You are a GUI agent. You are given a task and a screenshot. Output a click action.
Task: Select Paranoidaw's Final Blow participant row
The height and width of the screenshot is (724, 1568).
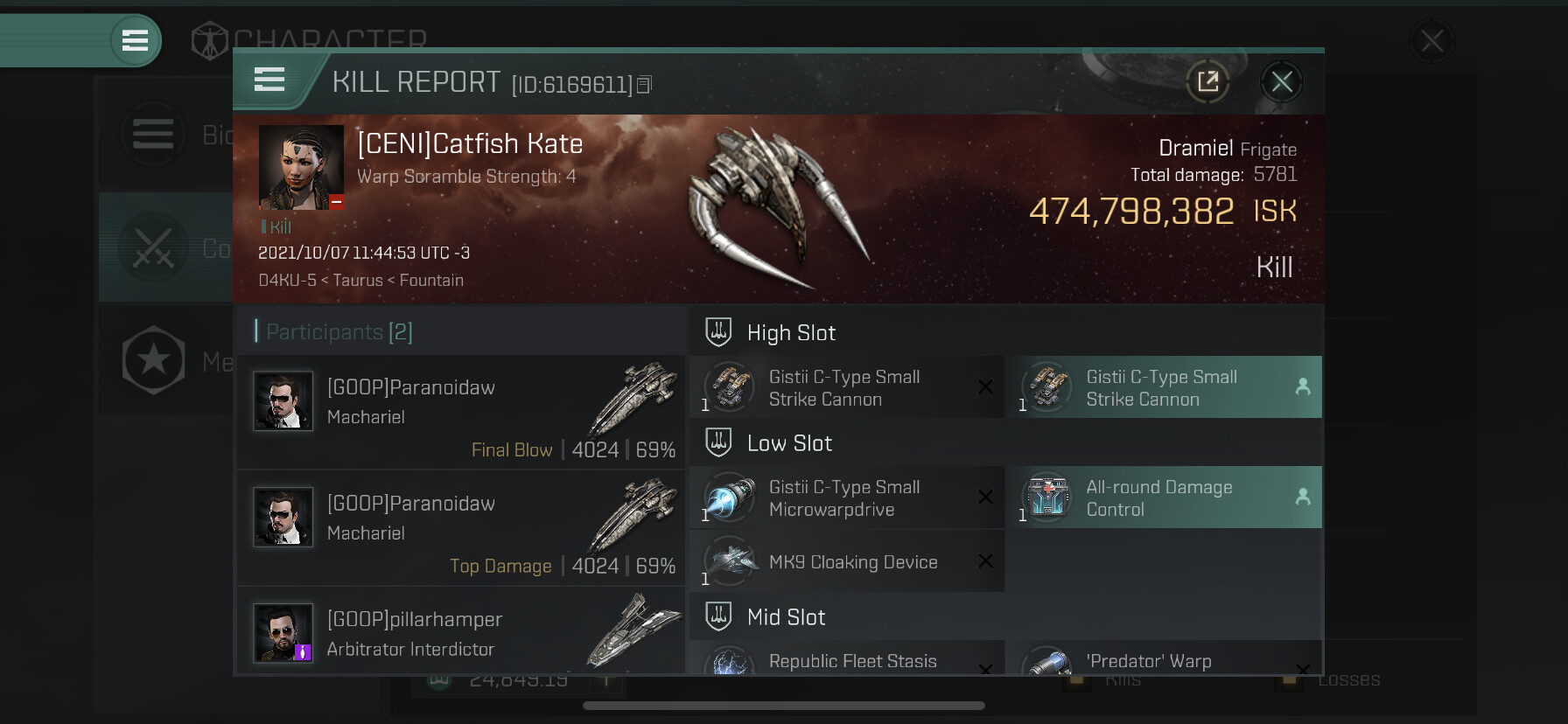tap(461, 413)
